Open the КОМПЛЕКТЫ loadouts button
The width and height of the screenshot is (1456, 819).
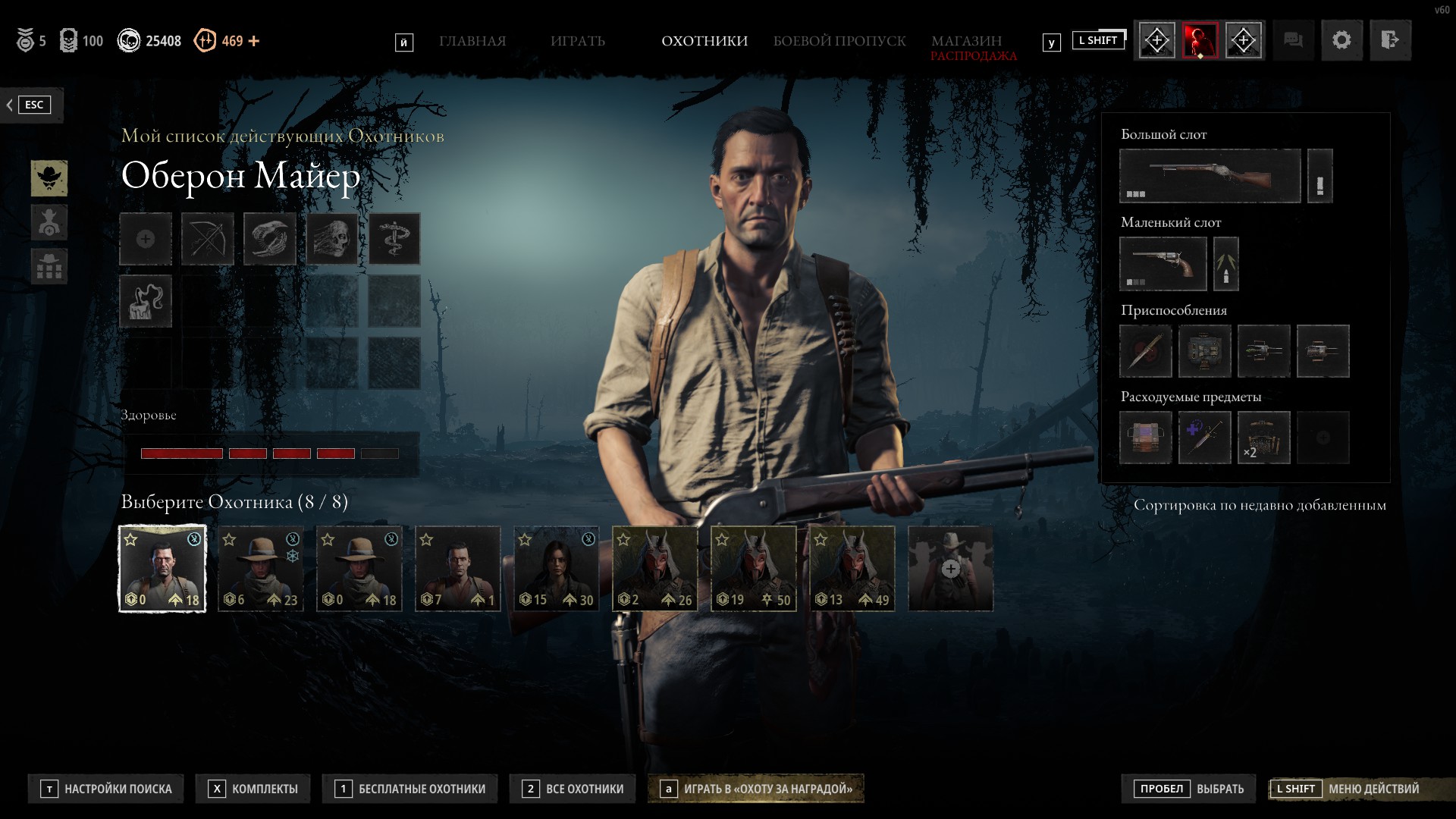tap(255, 789)
